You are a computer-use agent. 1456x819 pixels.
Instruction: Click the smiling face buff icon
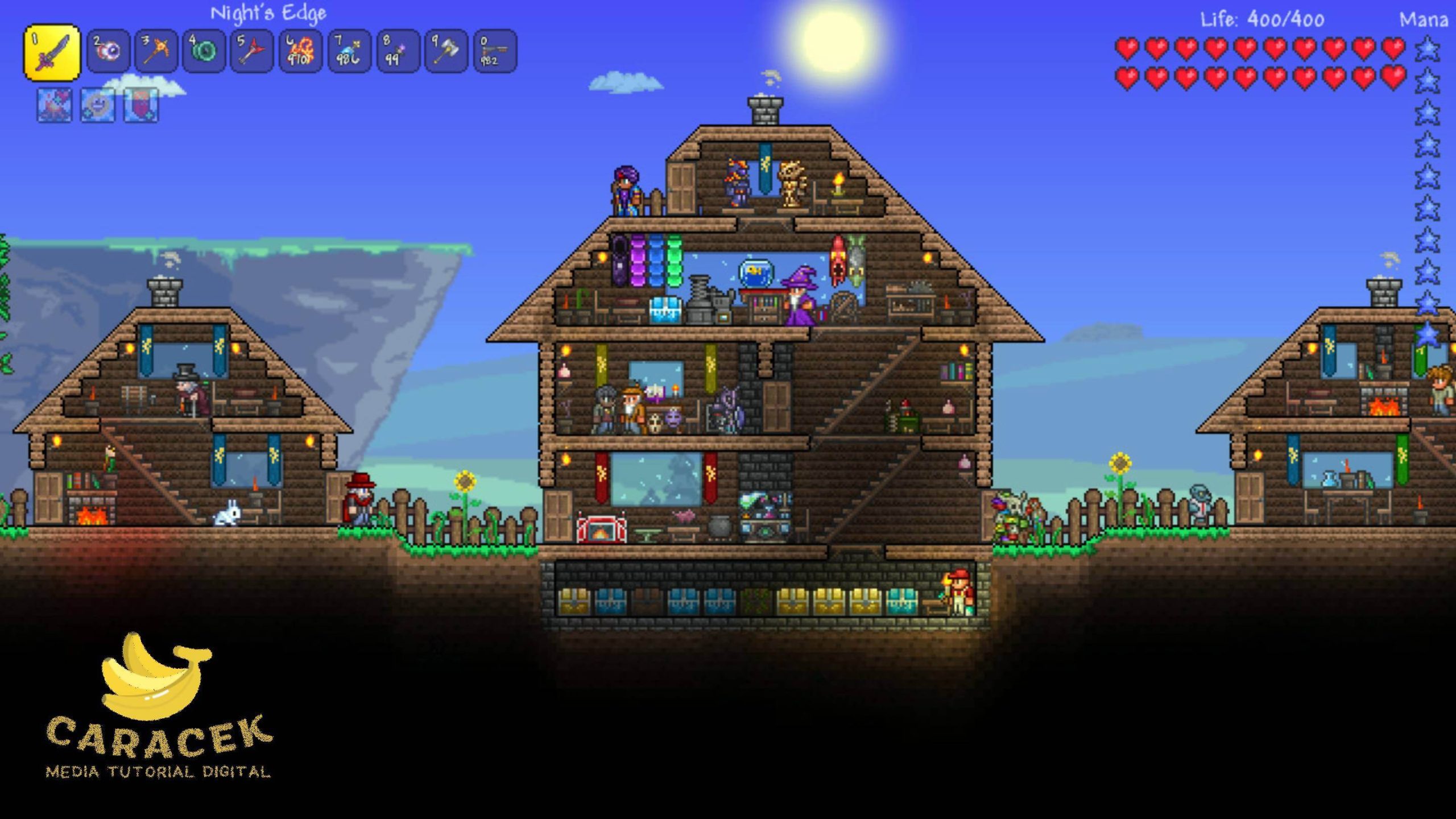pos(98,105)
